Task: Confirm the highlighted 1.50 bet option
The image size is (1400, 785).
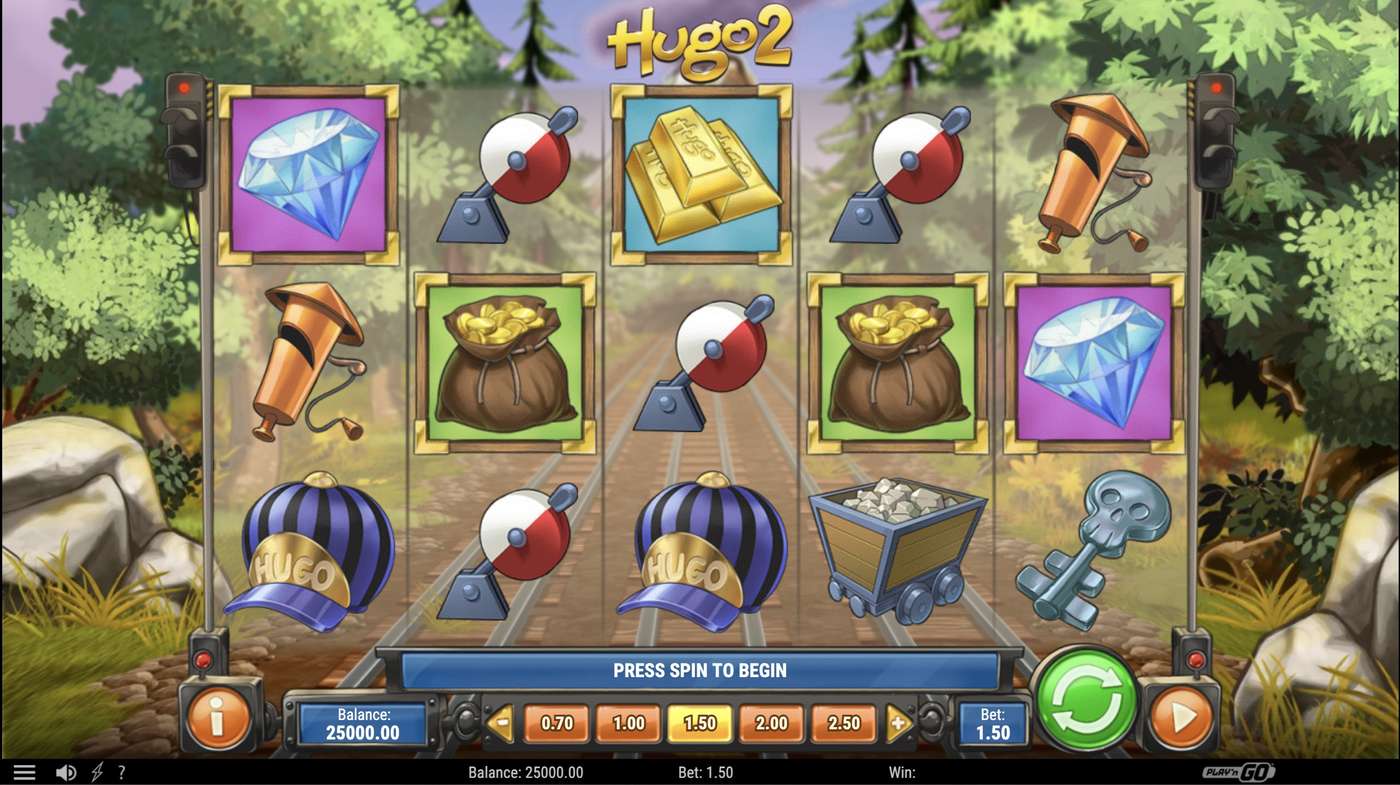Action: [699, 722]
